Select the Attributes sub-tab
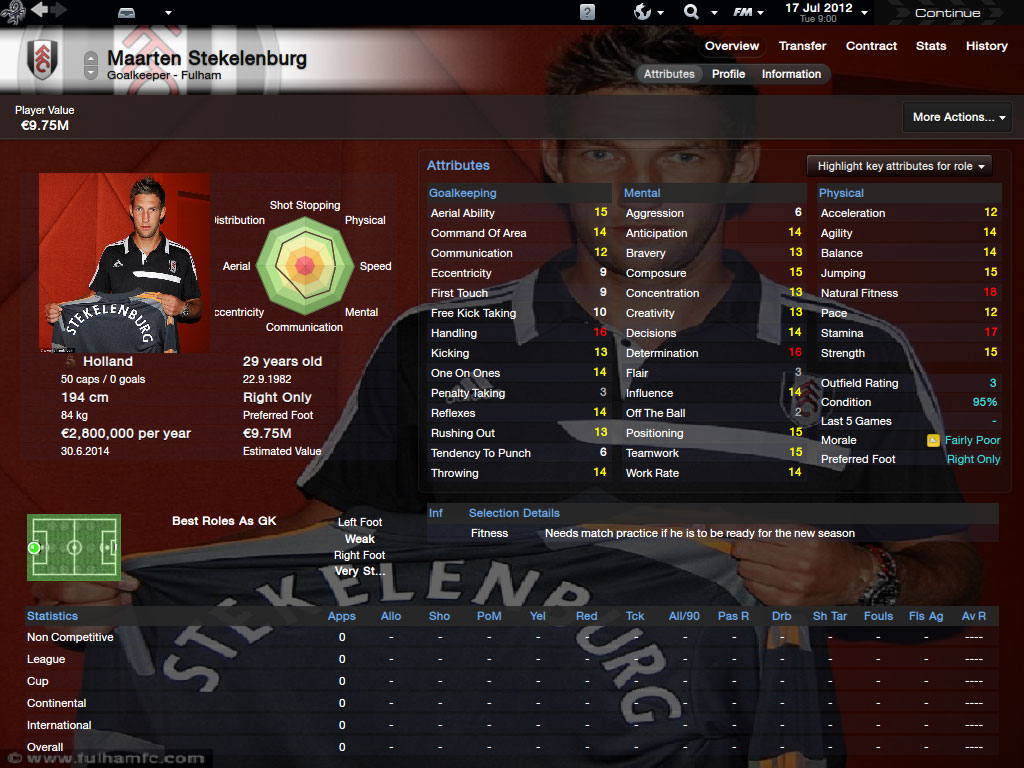Viewport: 1024px width, 768px height. pos(669,74)
